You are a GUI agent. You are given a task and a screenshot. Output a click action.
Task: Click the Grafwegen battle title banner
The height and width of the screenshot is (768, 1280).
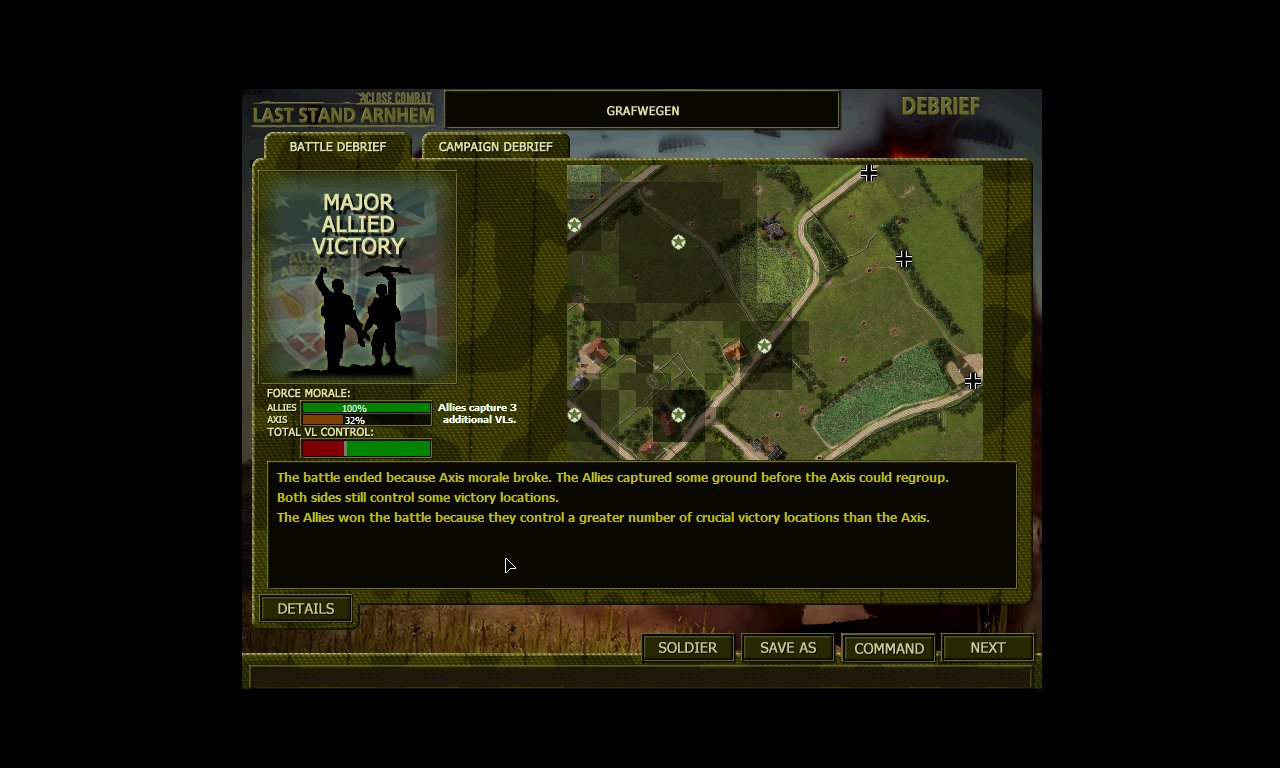641,109
